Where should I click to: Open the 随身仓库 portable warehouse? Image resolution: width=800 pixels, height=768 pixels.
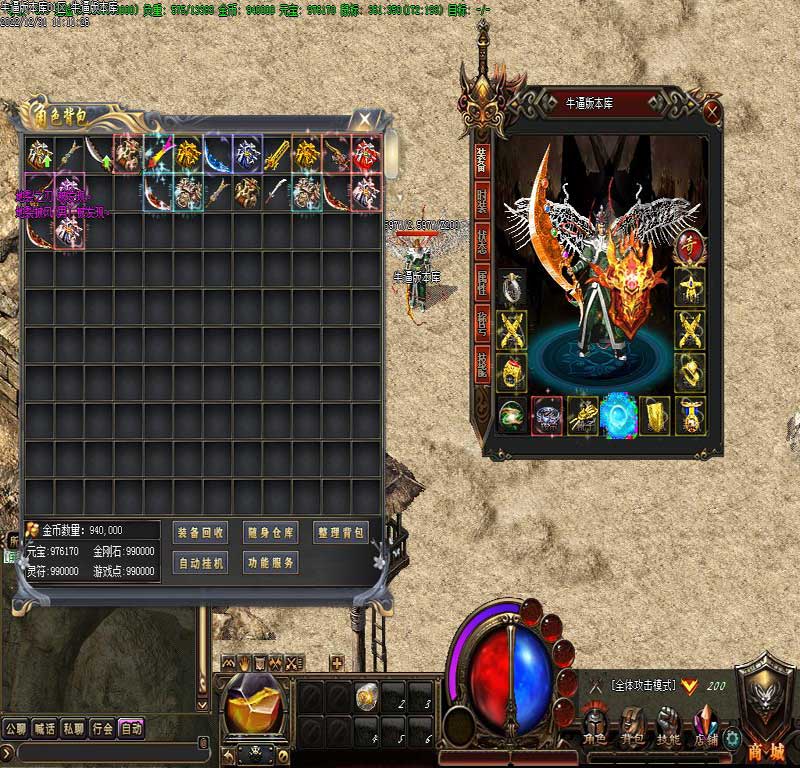coord(270,532)
